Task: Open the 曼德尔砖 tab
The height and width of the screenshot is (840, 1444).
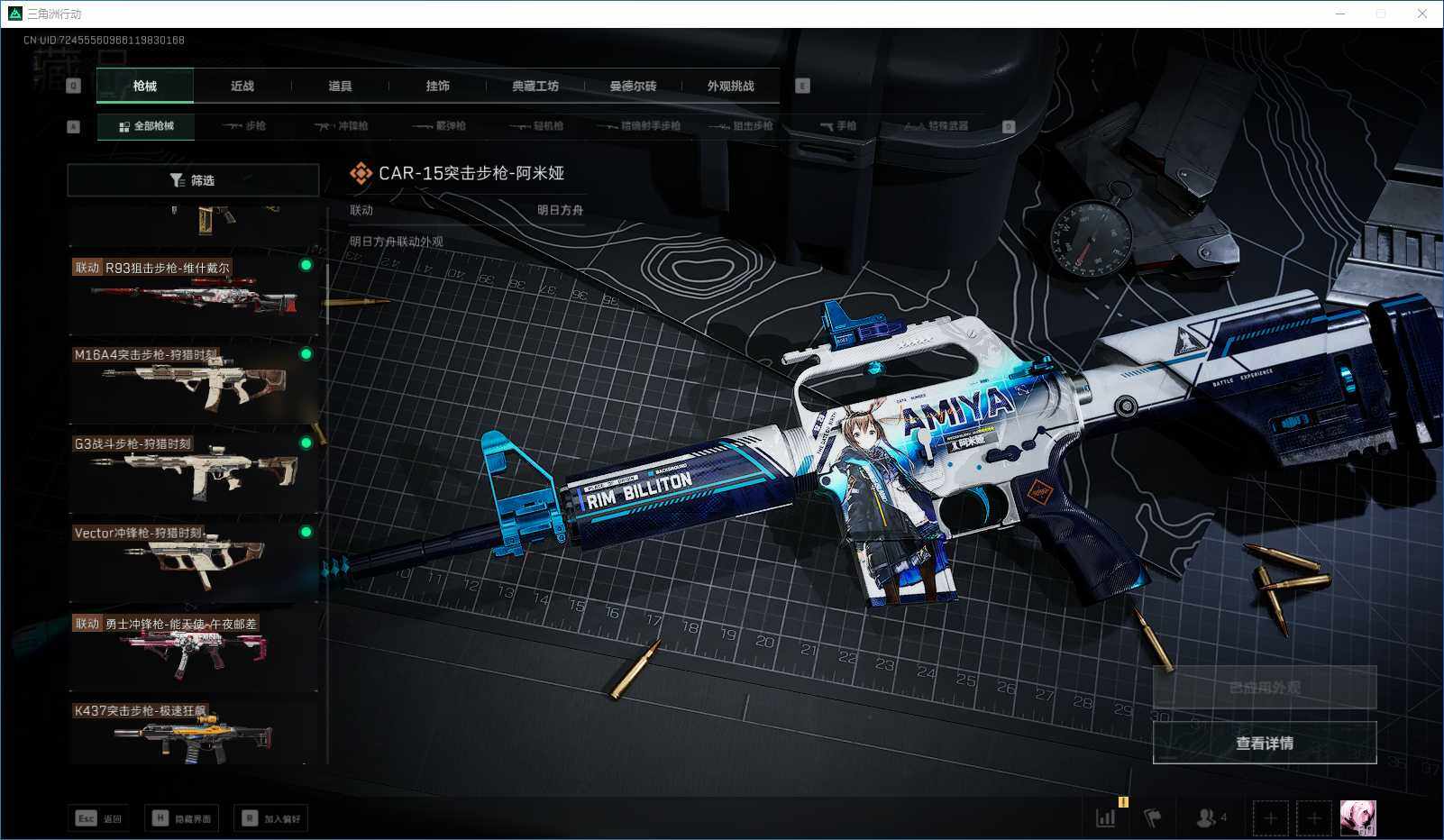Action: (633, 87)
